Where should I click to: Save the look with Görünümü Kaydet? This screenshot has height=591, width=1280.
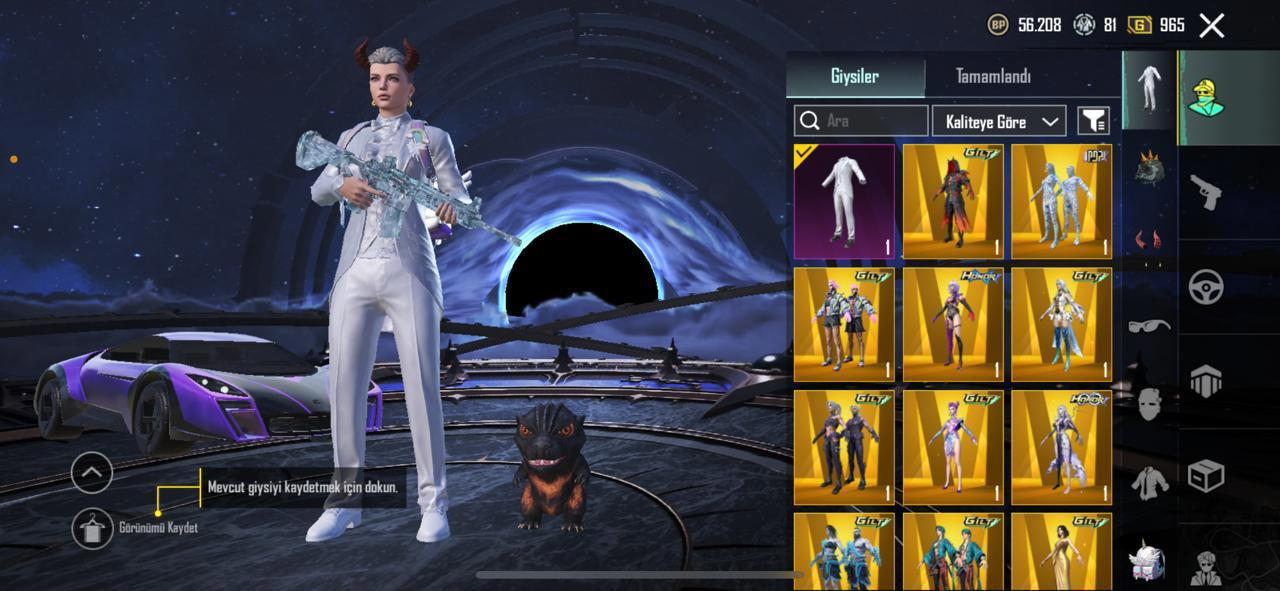93,528
